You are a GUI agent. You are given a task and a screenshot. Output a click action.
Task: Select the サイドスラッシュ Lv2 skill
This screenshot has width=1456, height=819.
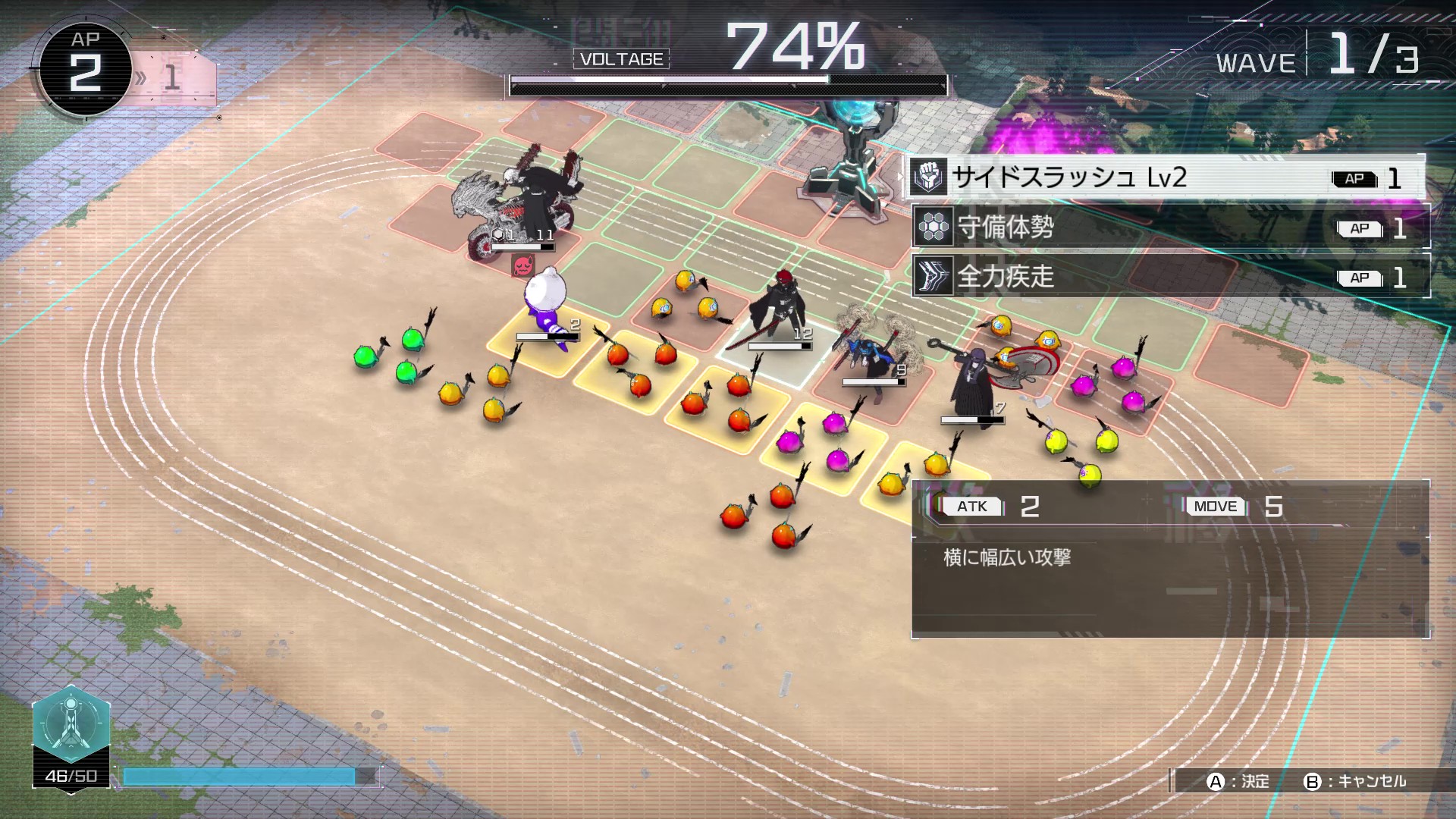(1165, 178)
